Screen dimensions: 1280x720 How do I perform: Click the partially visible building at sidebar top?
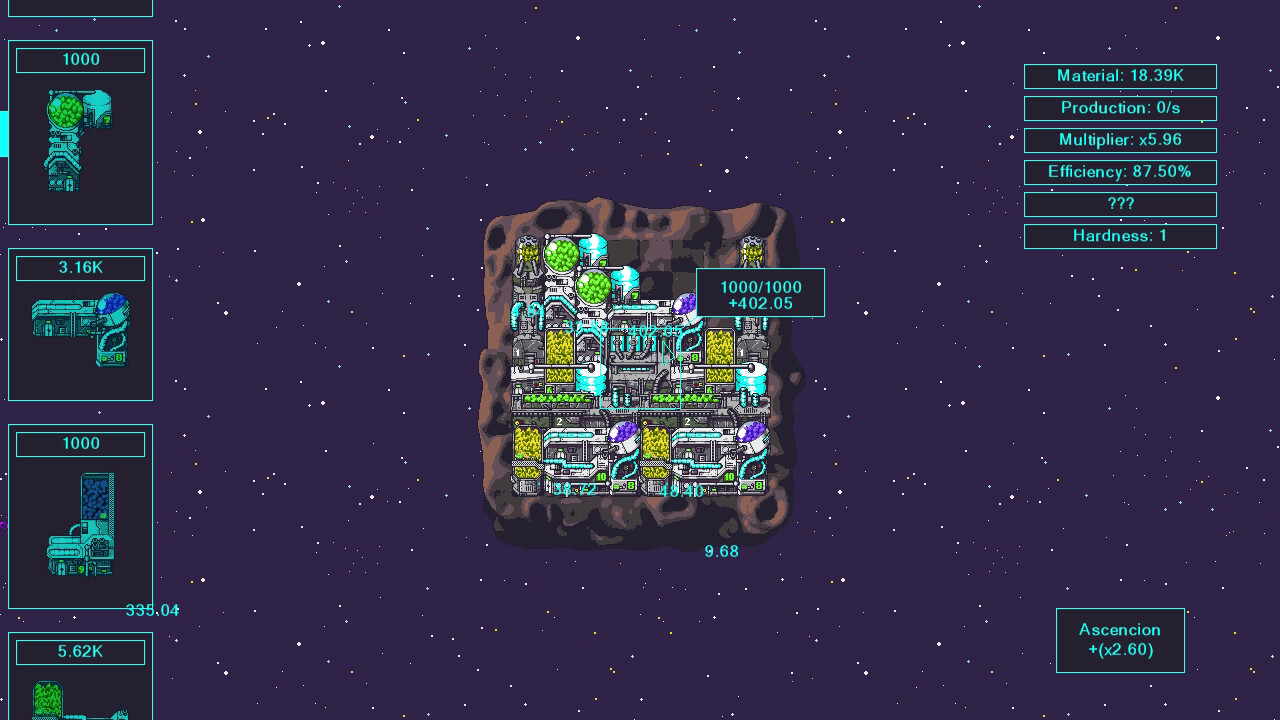pyautogui.click(x=80, y=8)
